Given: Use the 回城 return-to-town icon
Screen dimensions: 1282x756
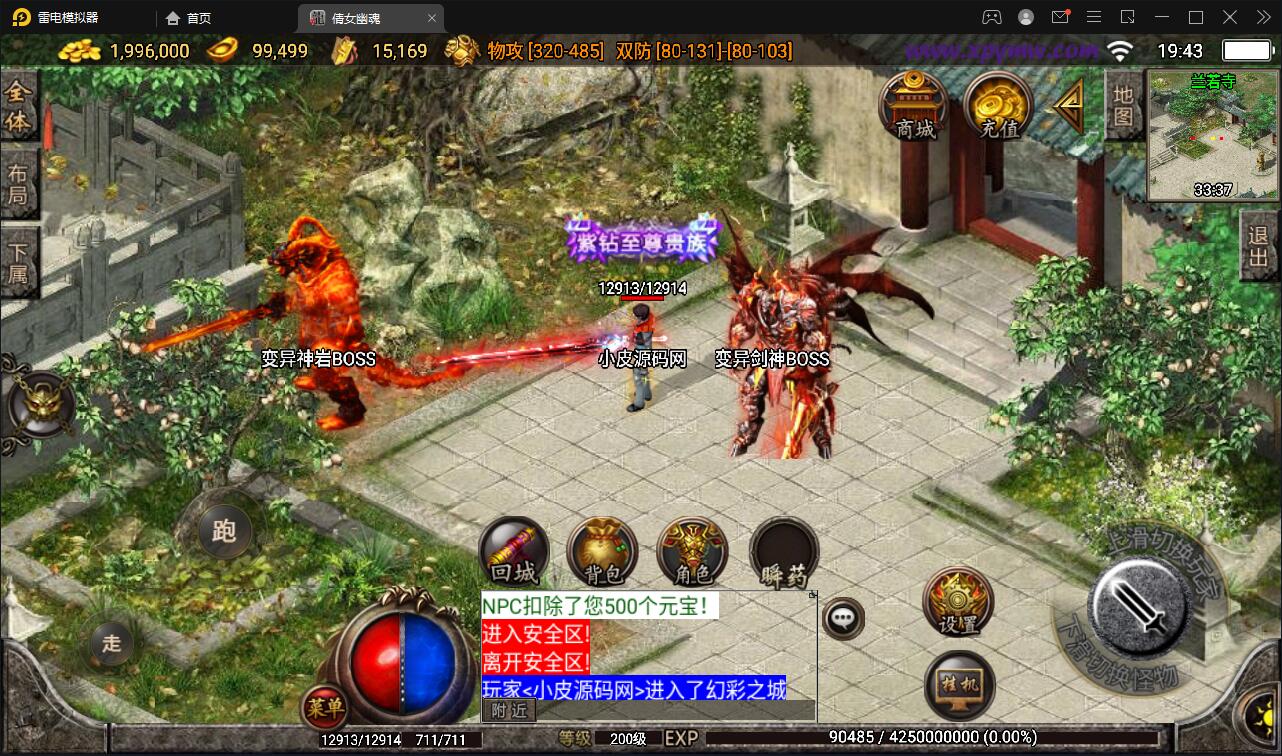Looking at the screenshot, I should point(514,553).
